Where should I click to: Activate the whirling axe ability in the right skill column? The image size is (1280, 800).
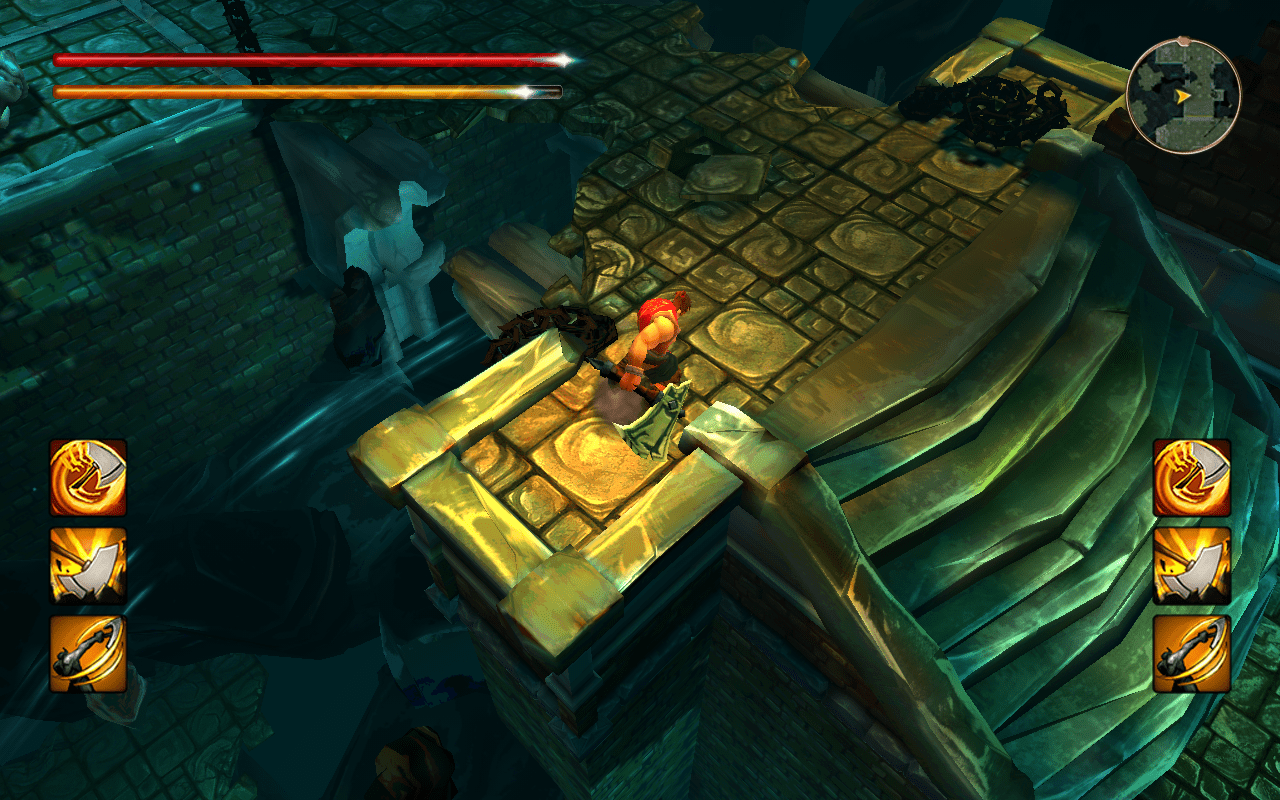[1191, 478]
